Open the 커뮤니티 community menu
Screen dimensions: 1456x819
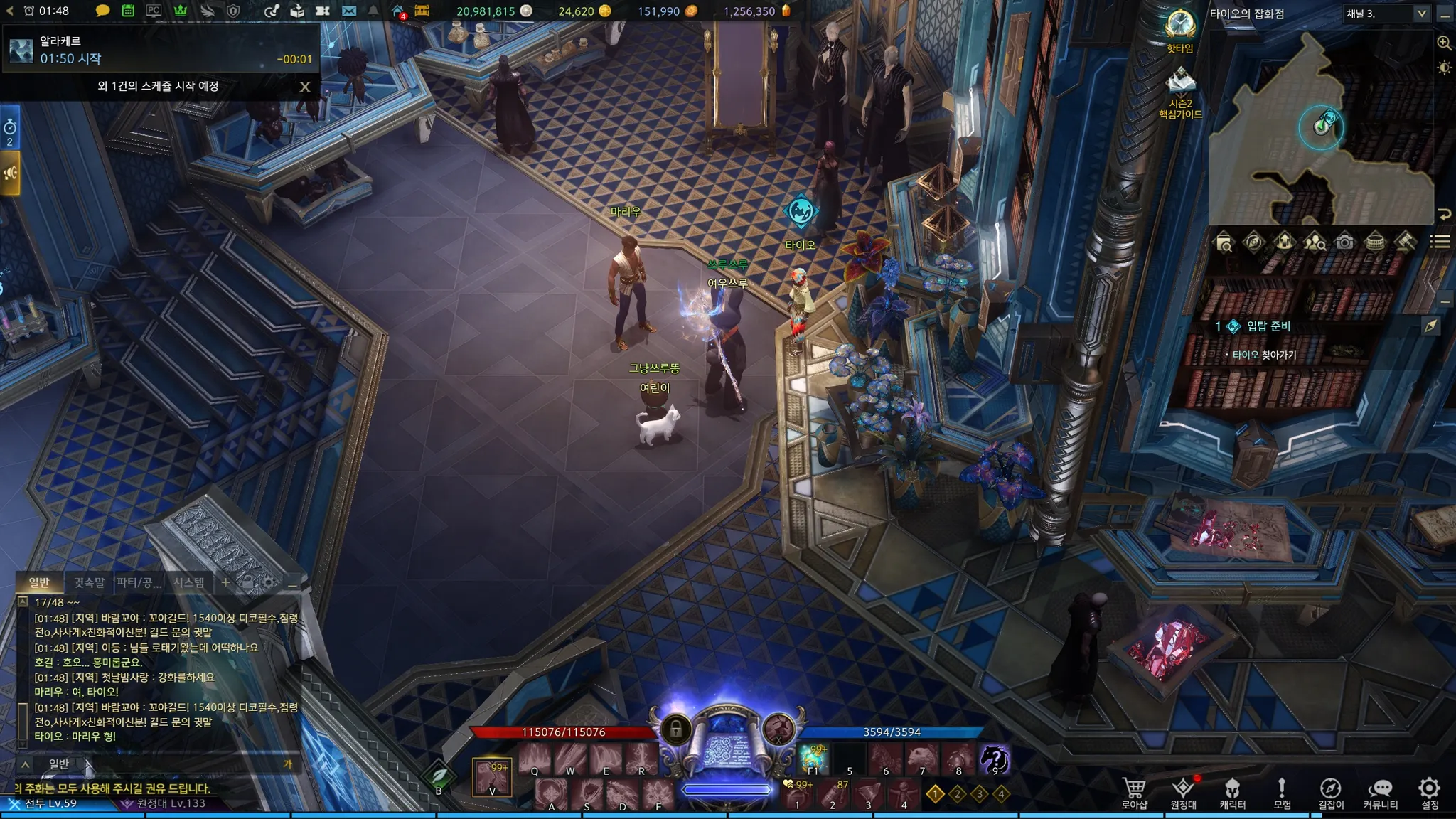pyautogui.click(x=1380, y=791)
